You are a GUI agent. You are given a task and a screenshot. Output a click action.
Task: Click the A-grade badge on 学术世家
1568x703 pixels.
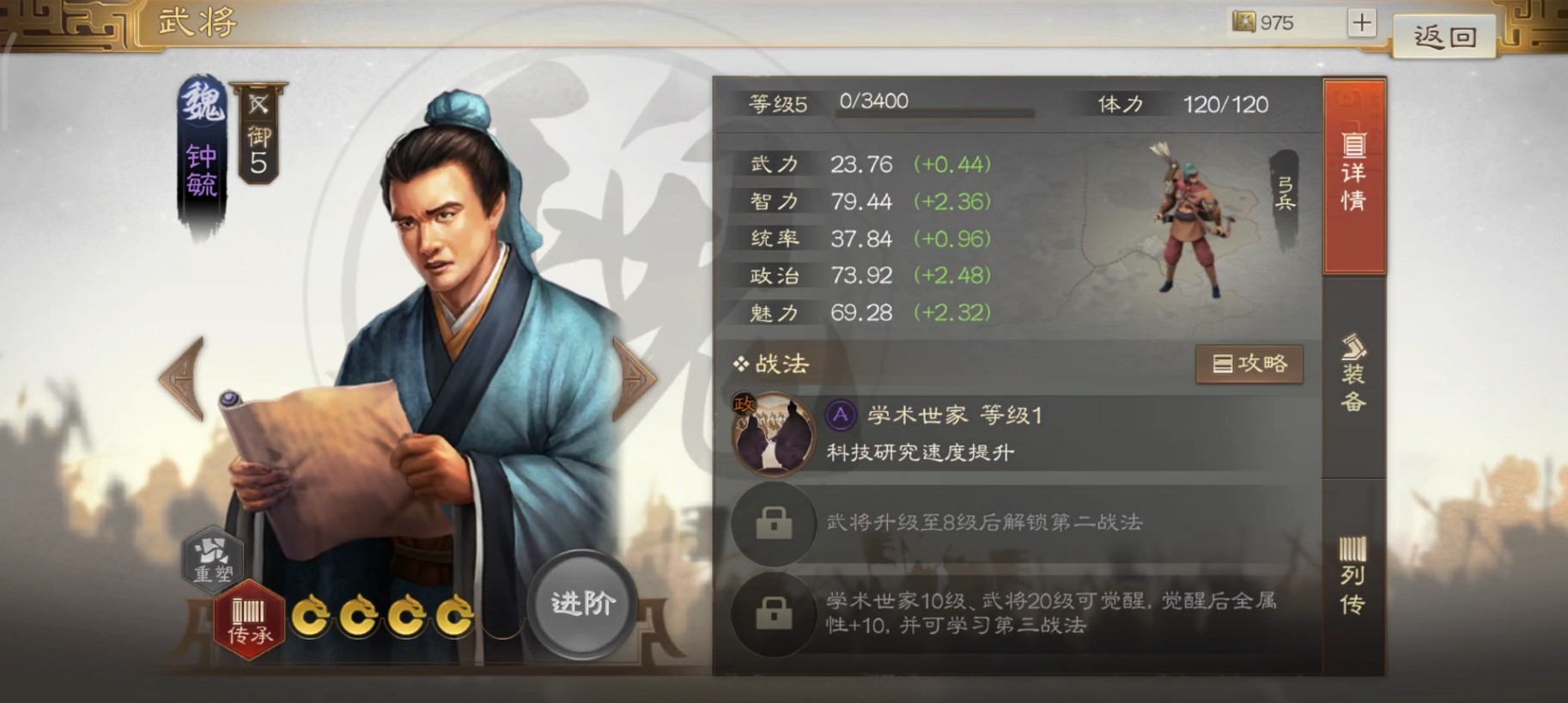[840, 415]
